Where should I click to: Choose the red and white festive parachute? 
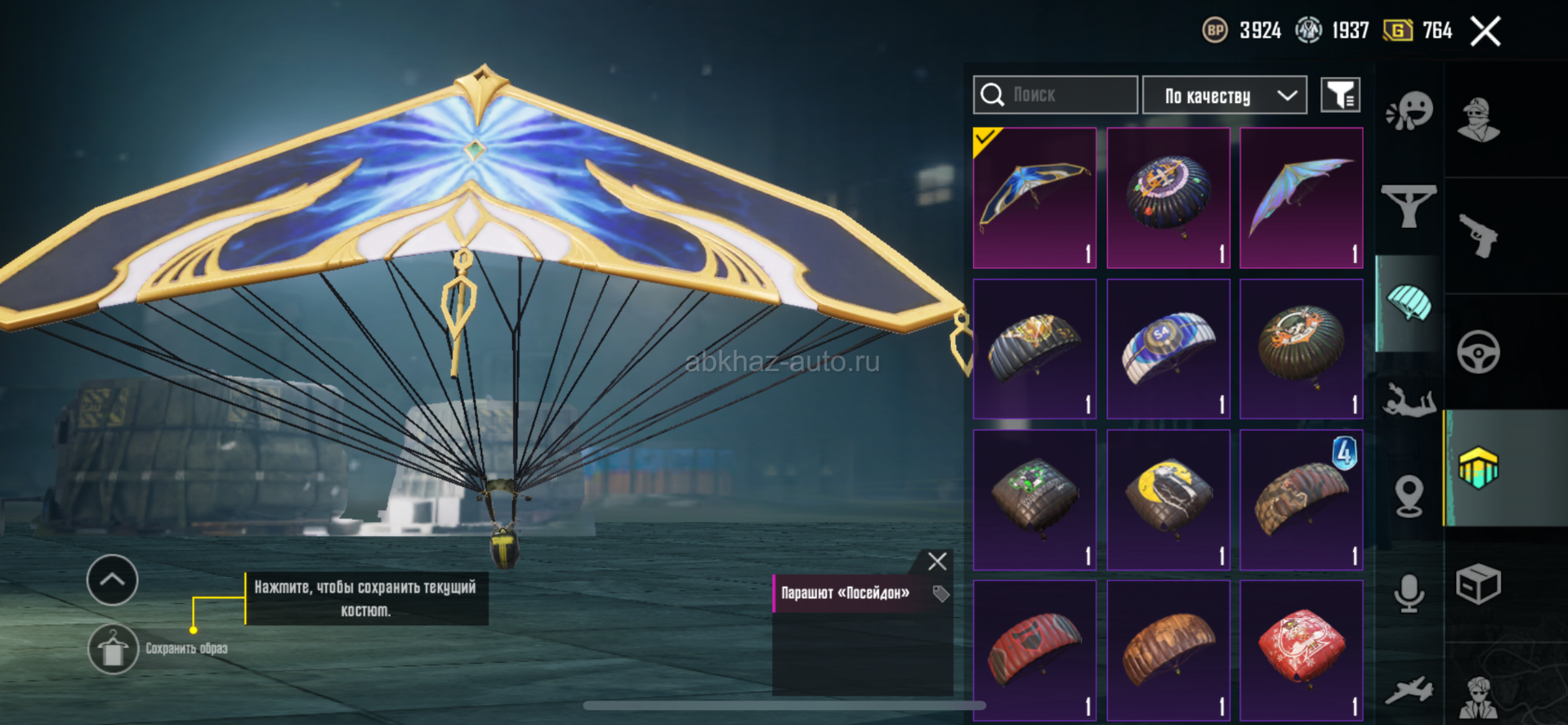[x=1301, y=651]
